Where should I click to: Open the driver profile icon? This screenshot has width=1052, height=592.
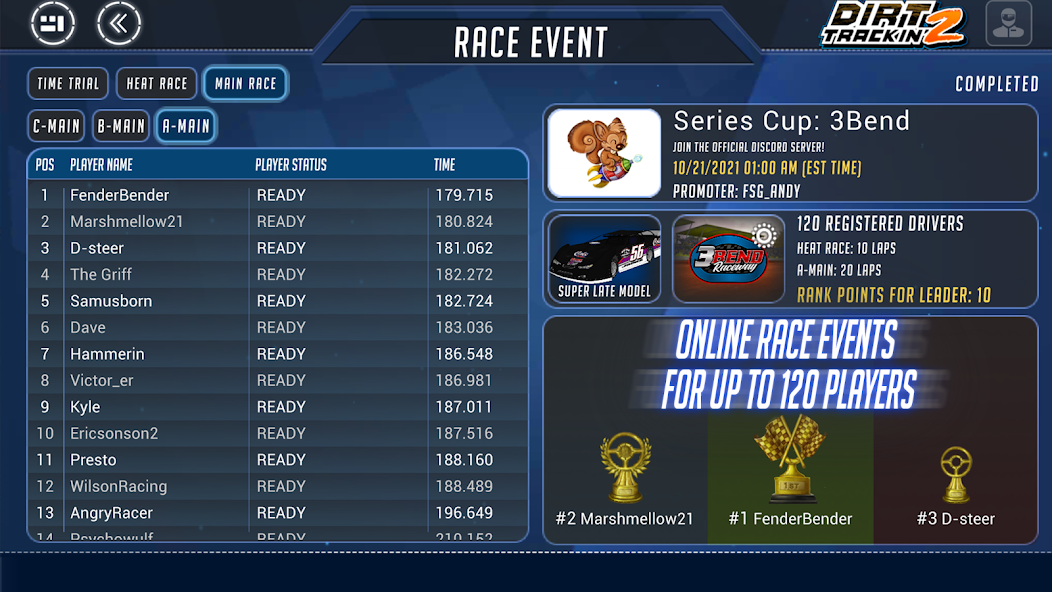pyautogui.click(x=1008, y=23)
